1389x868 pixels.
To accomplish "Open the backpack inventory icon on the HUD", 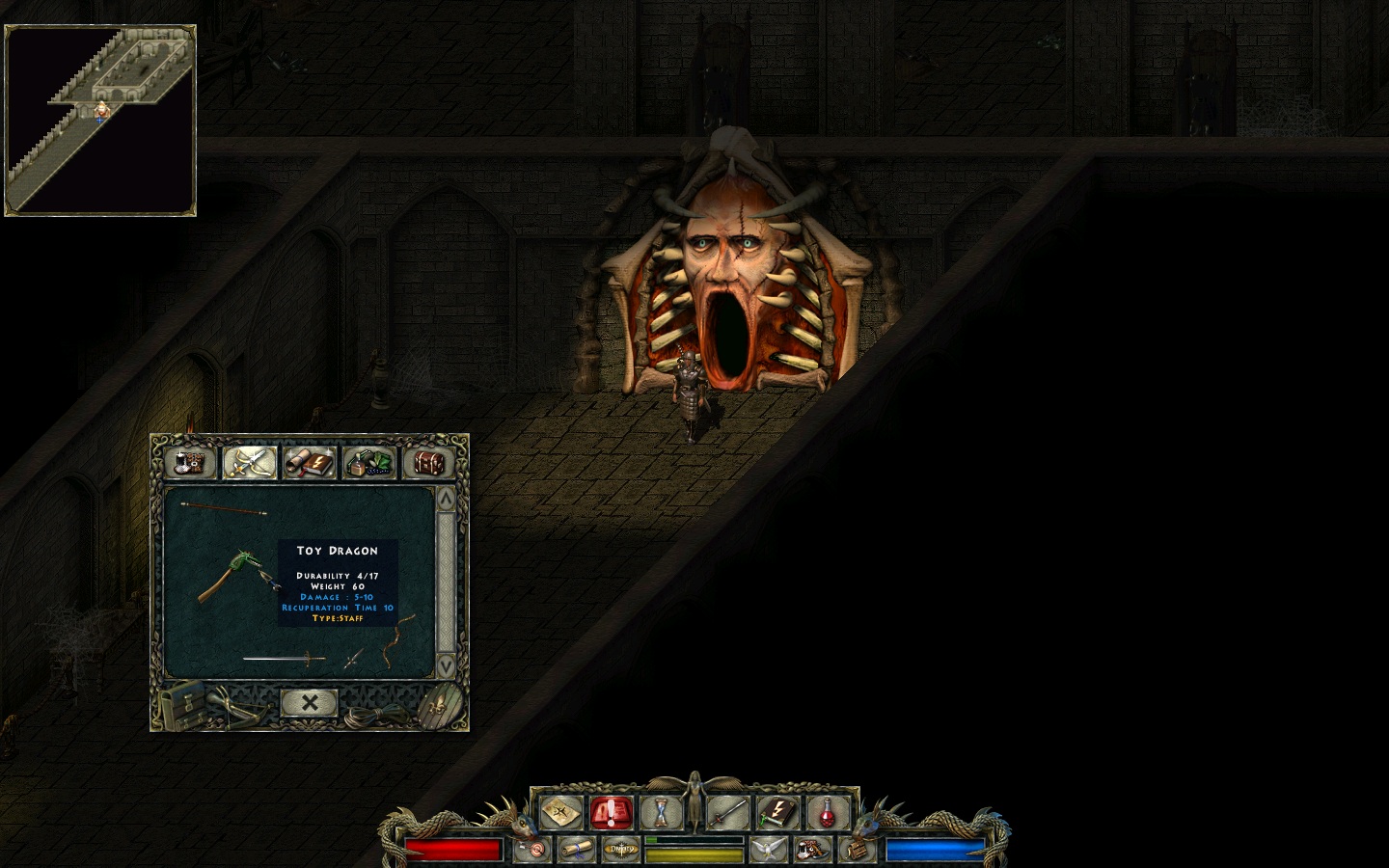I will point(857,850).
